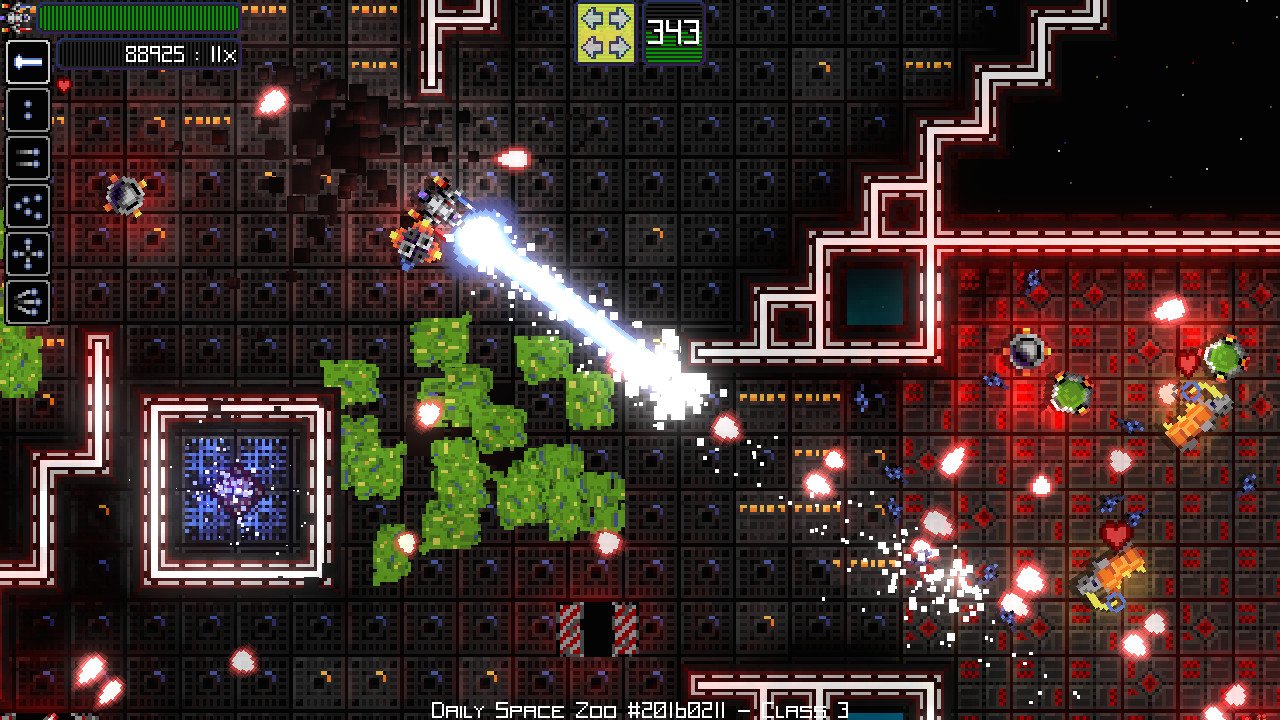Toggle the topmost selected weapon slot
This screenshot has height=720, width=1280.
[x=27, y=64]
